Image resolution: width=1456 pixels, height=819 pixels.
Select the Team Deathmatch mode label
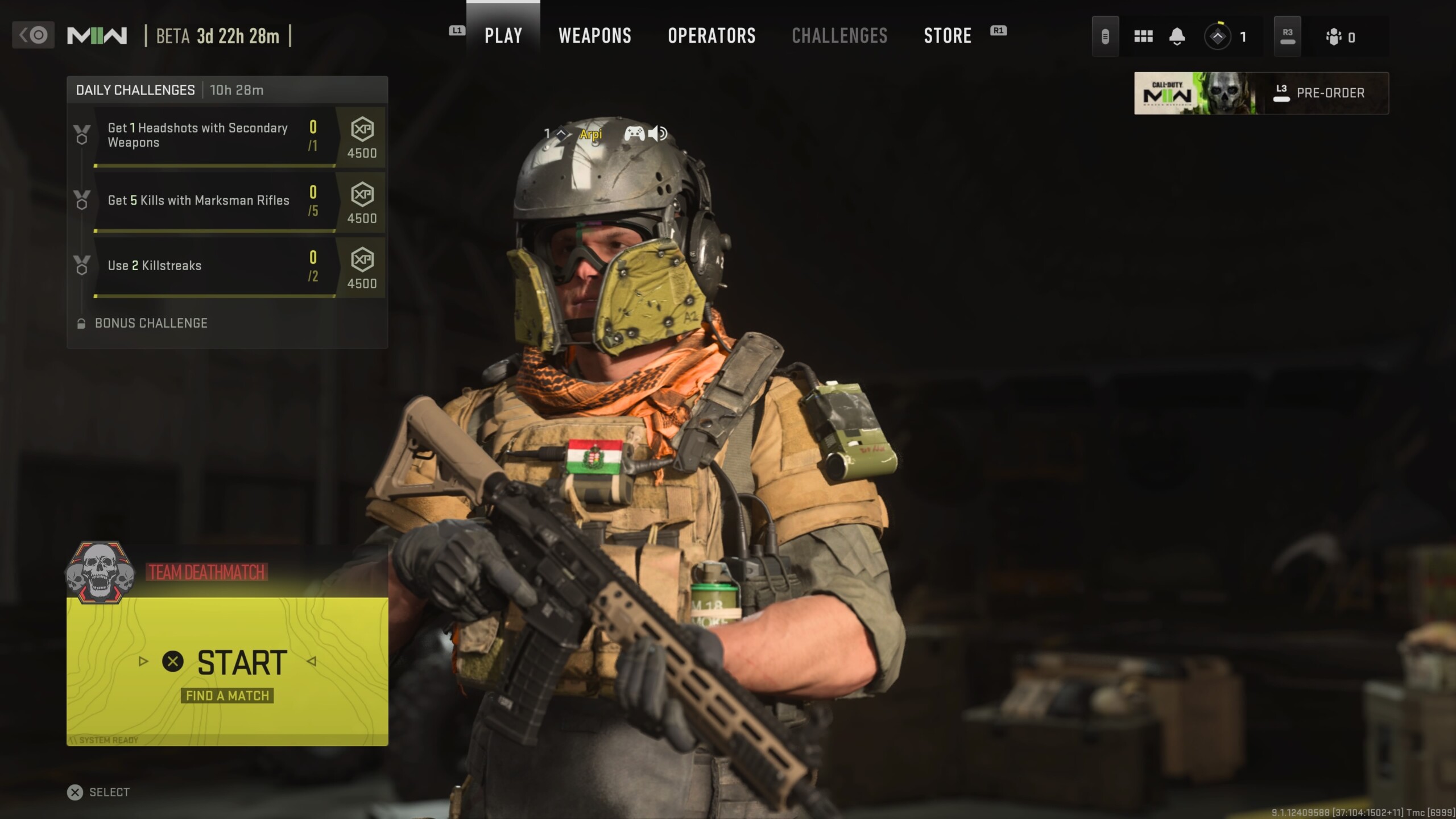[x=206, y=572]
